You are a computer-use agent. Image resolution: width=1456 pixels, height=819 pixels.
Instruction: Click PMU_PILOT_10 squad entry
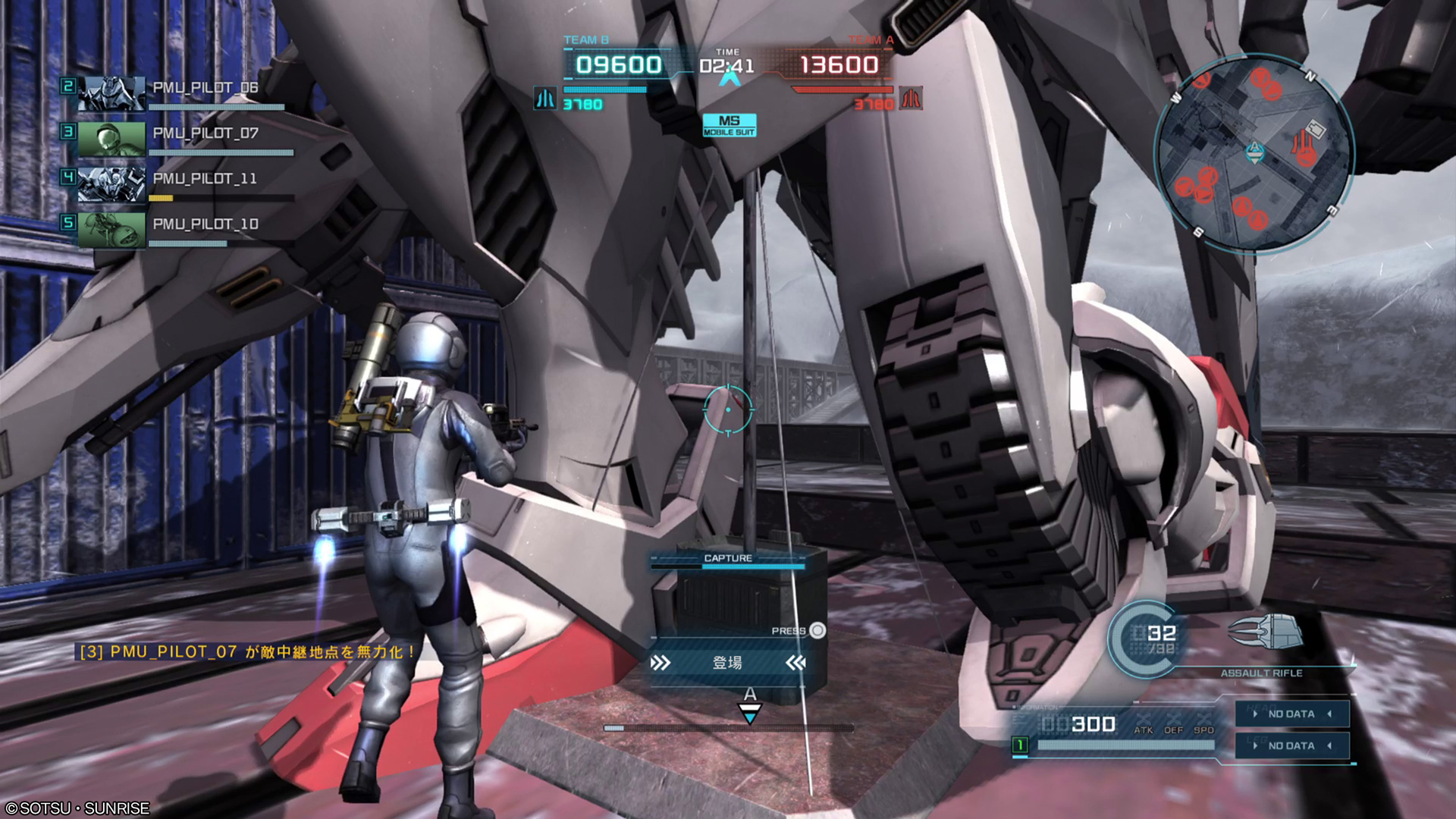pos(182,228)
